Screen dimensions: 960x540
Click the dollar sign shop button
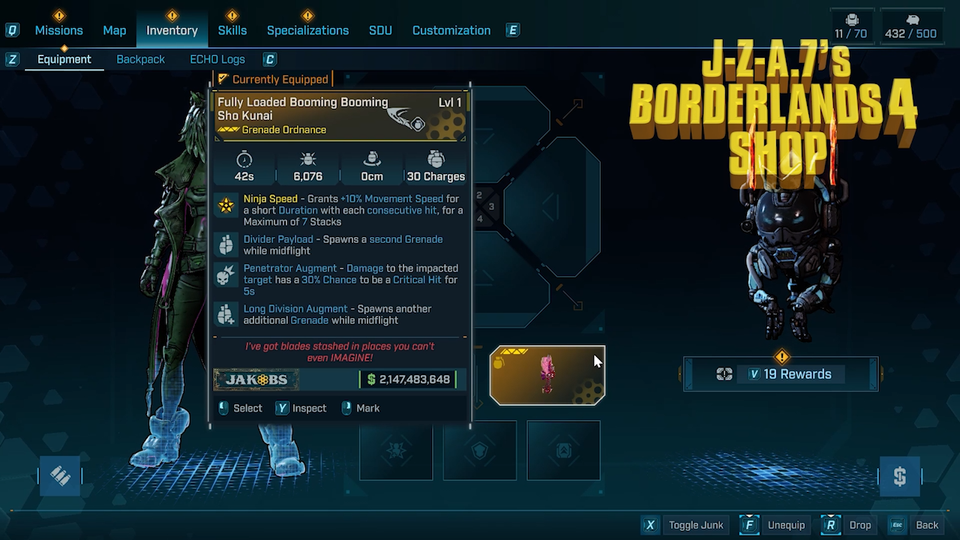point(899,477)
